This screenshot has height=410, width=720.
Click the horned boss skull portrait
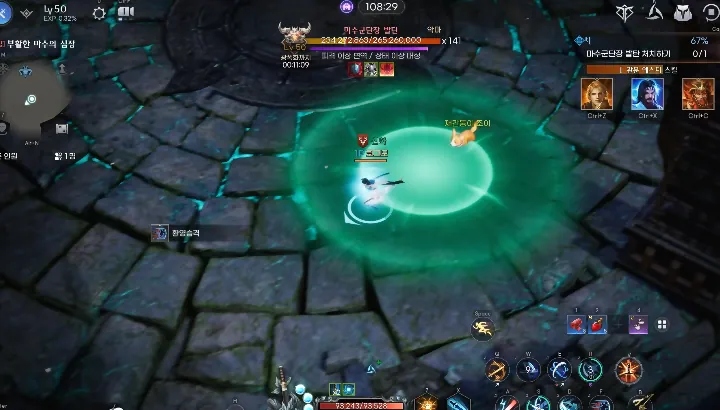click(294, 34)
